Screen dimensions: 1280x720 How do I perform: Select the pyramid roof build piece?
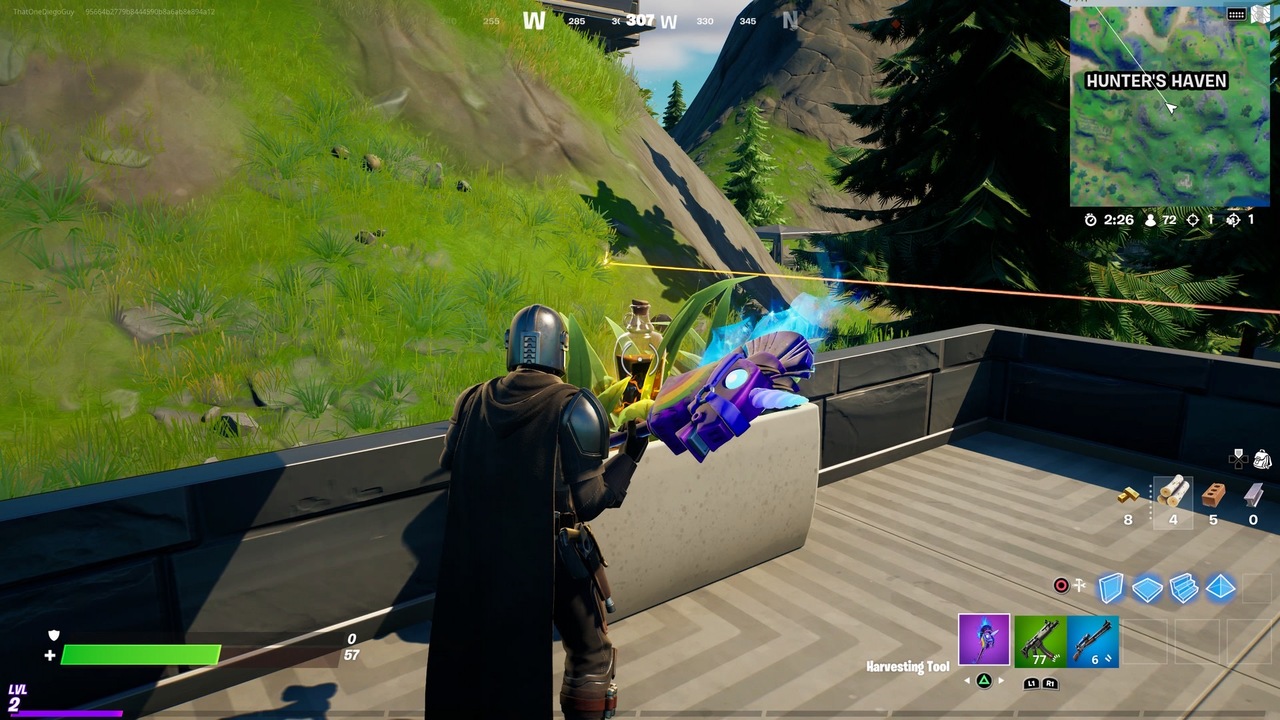tap(1221, 588)
